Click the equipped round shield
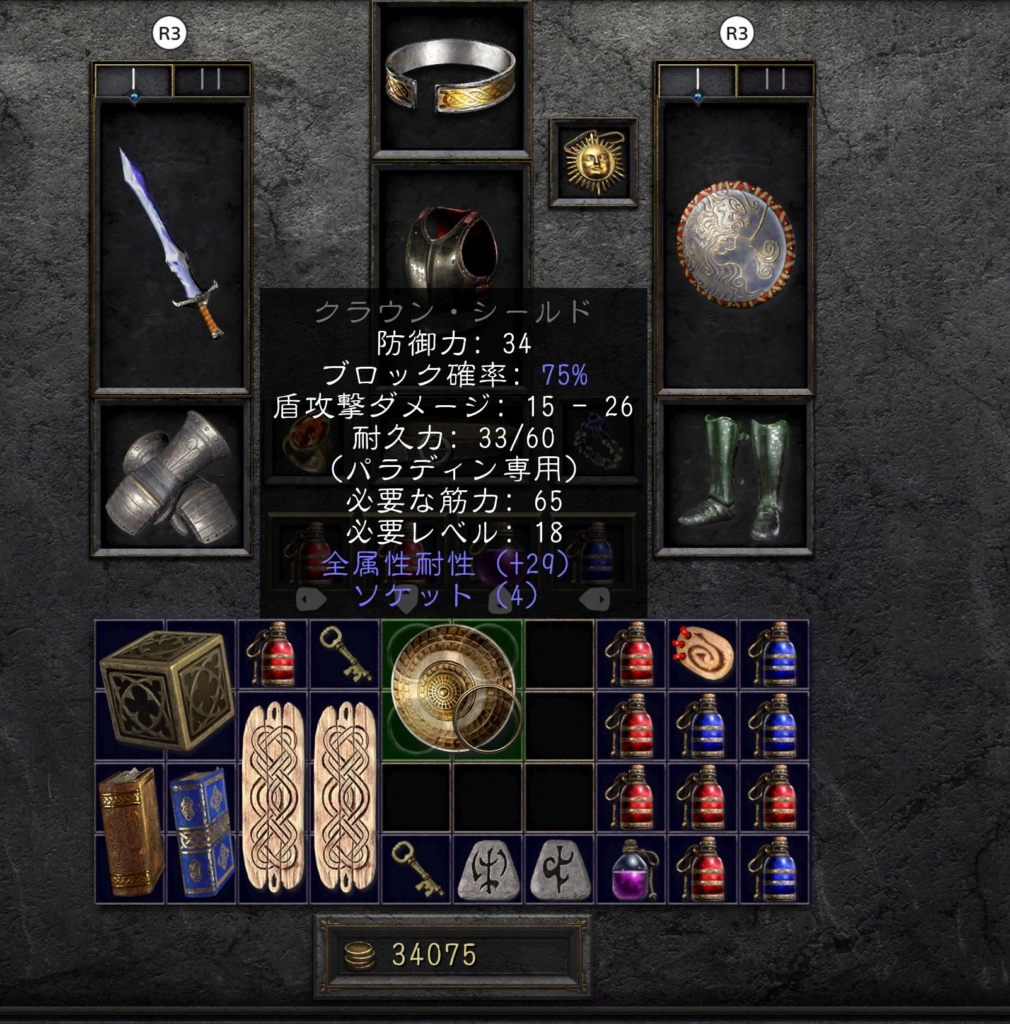This screenshot has width=1010, height=1024. (x=735, y=243)
